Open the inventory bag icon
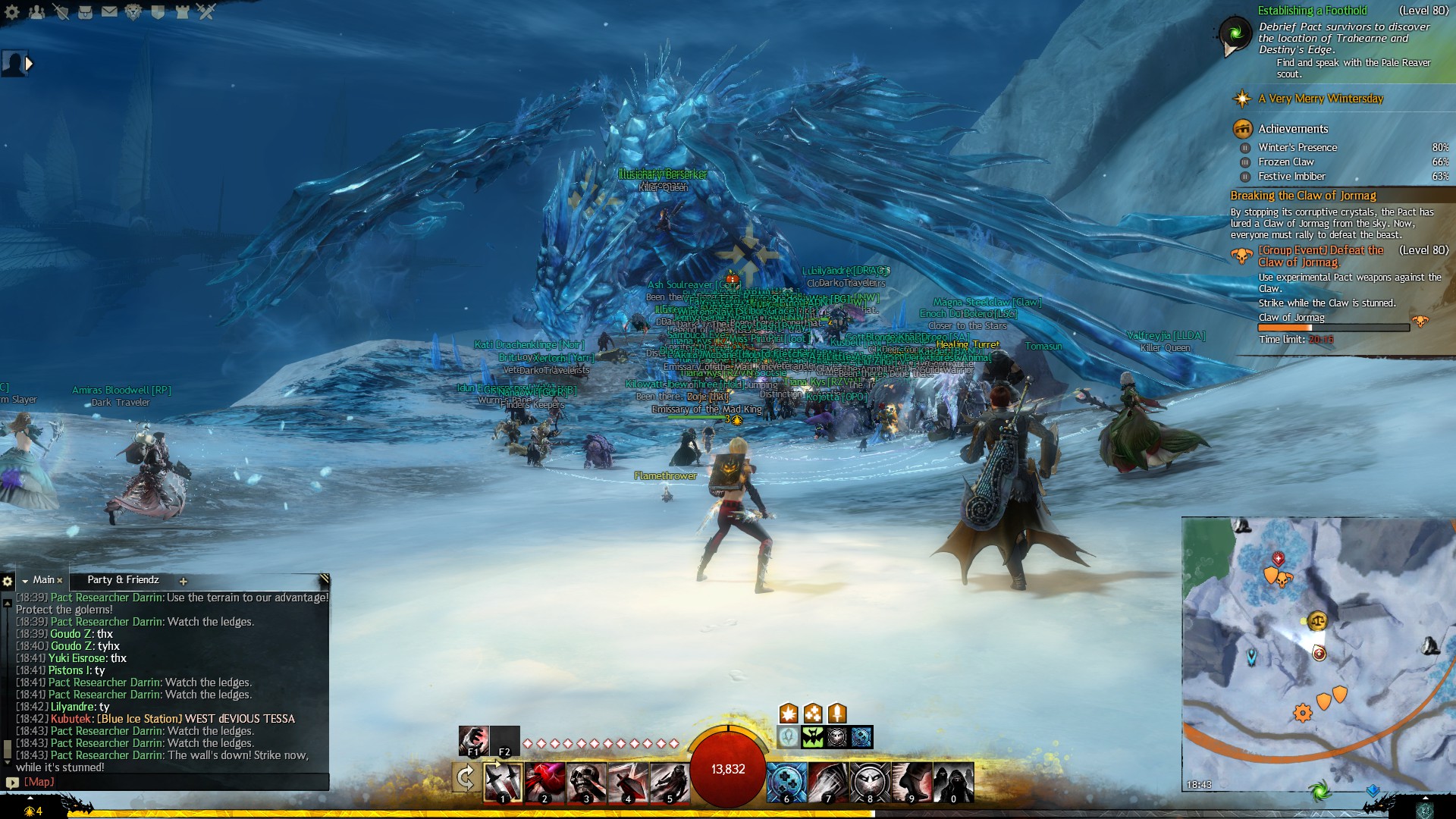The width and height of the screenshot is (1456, 819). pyautogui.click(x=85, y=12)
